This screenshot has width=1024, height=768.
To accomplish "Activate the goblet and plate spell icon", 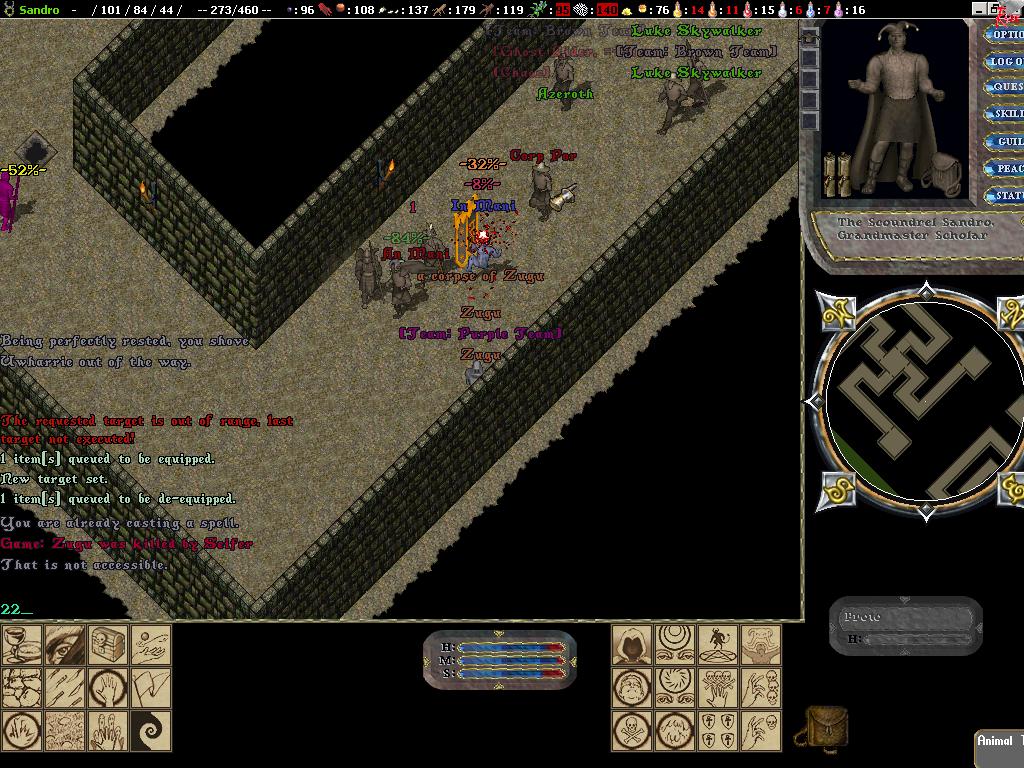I will tap(21, 645).
